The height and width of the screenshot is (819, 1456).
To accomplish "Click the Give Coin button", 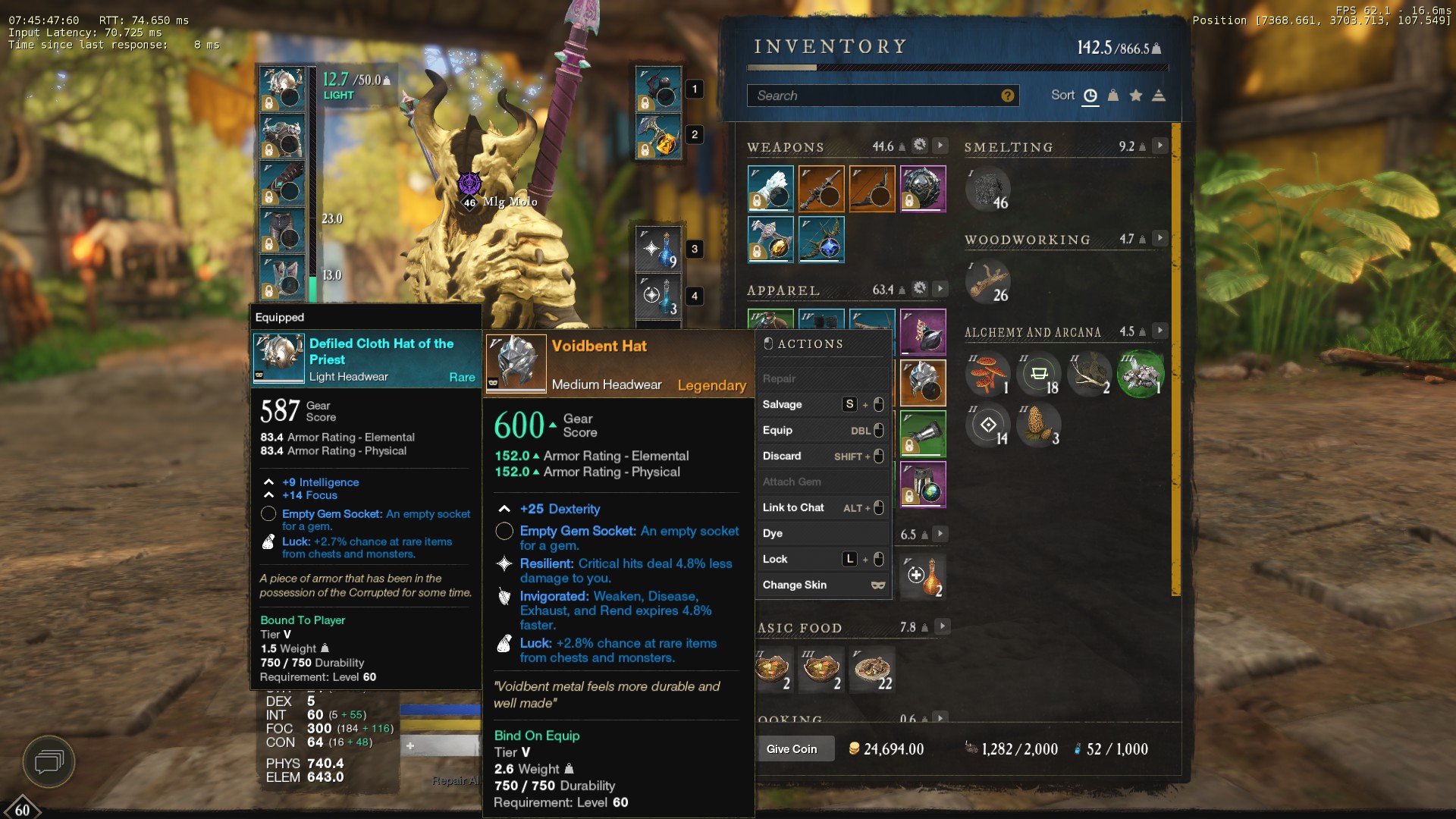I will pos(793,748).
